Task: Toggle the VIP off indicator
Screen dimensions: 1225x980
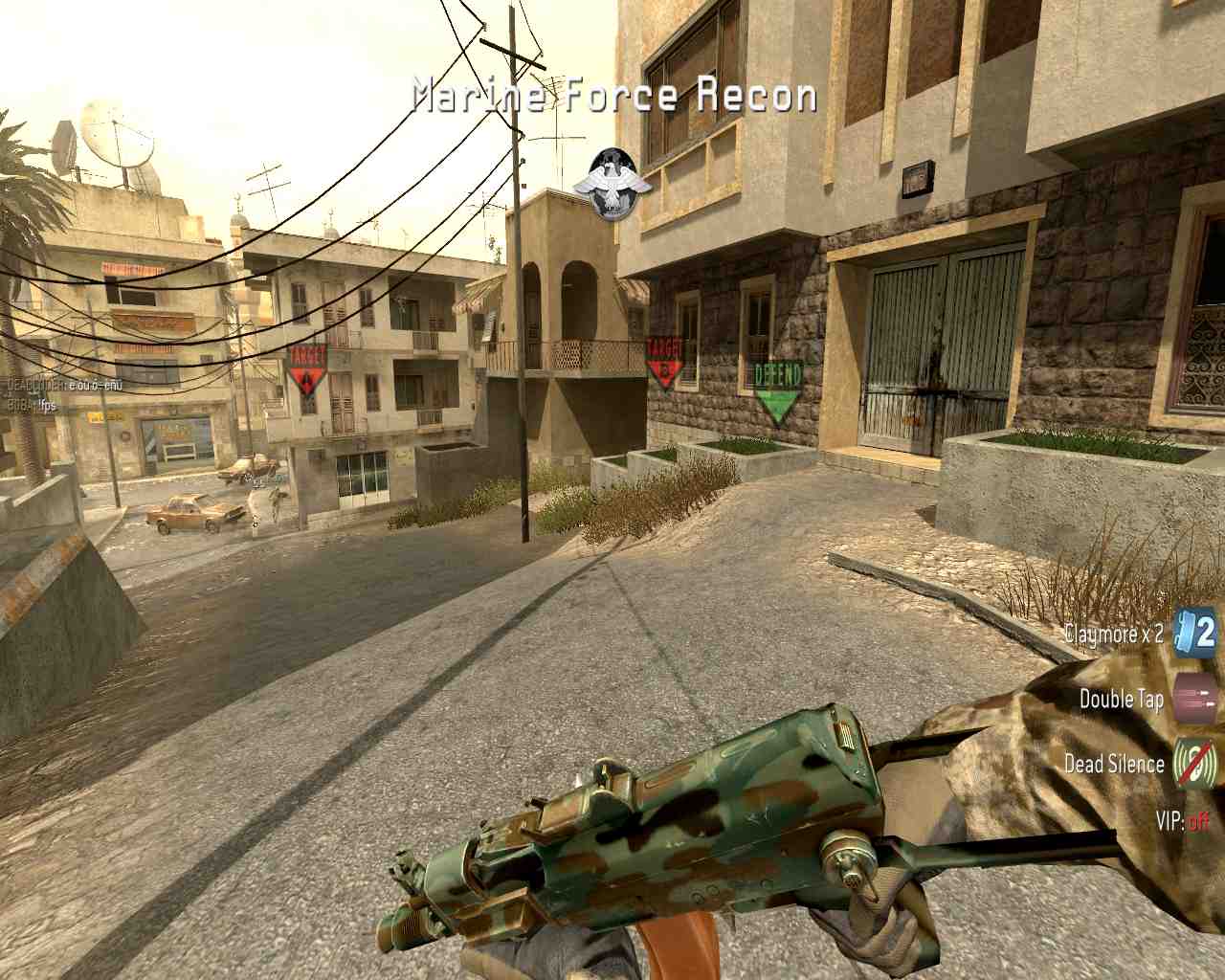Action: click(1183, 821)
